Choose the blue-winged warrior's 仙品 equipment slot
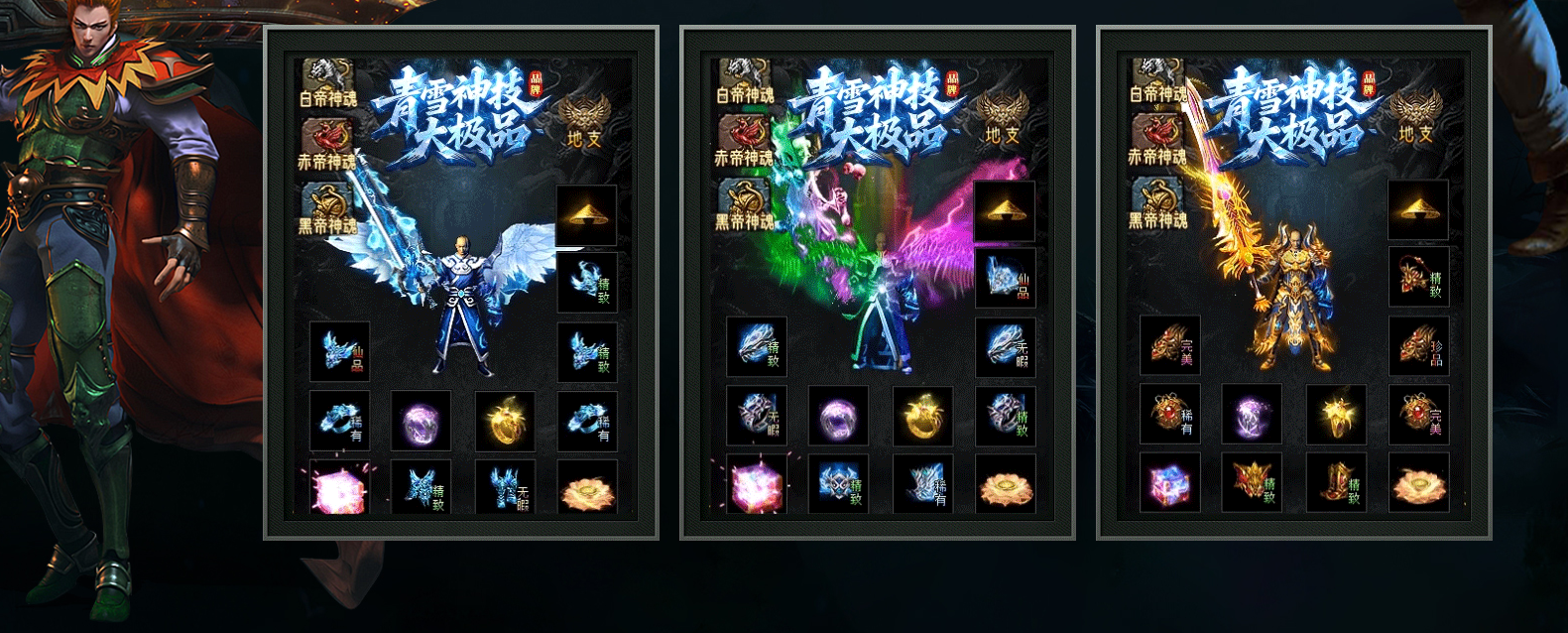Viewport: 1568px width, 633px height. (x=339, y=351)
